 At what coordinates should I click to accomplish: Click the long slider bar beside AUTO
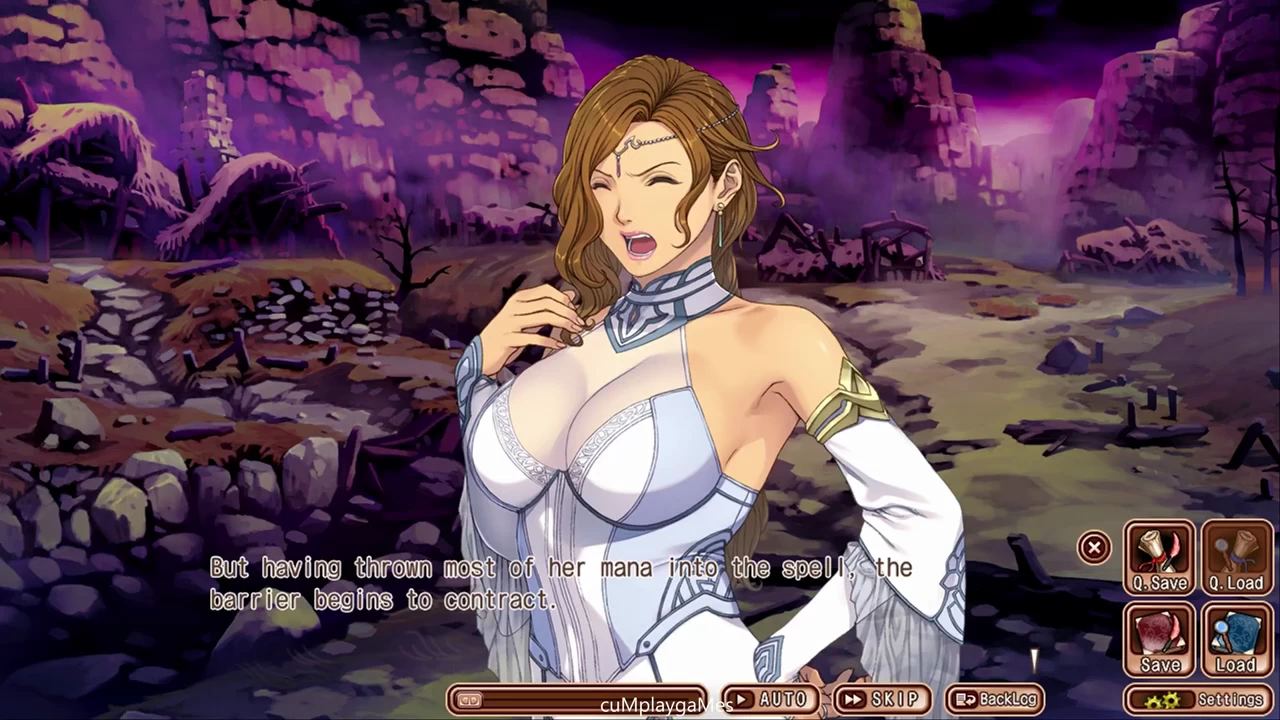point(578,699)
